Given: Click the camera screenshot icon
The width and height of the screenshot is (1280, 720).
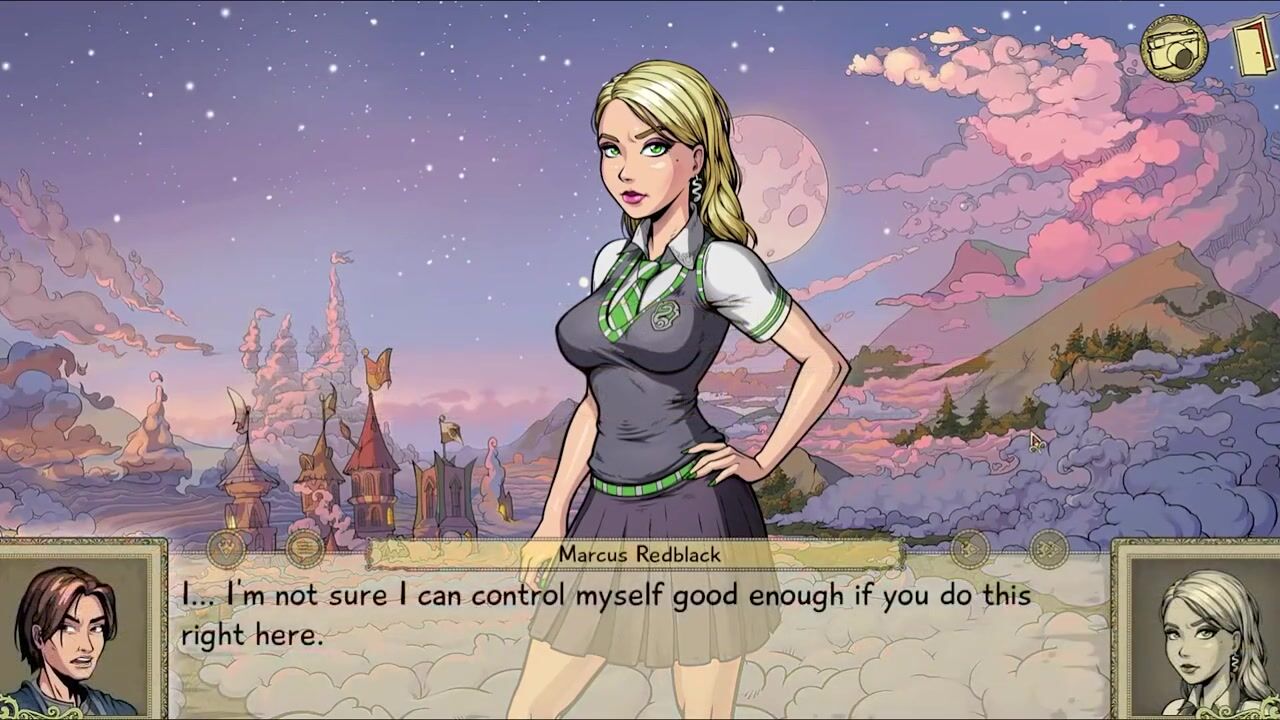Looking at the screenshot, I should [1174, 47].
